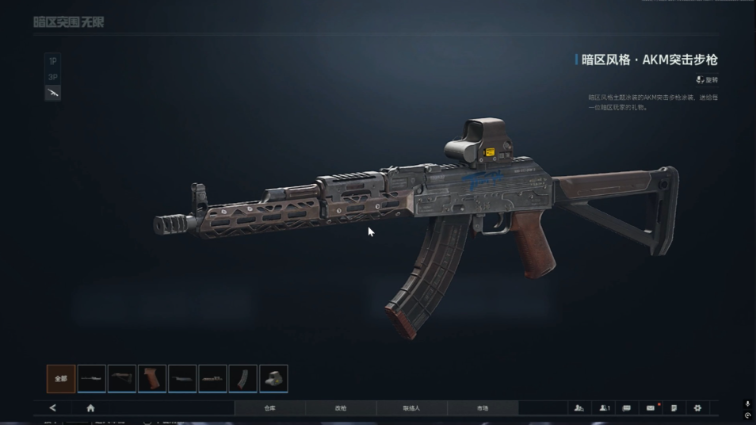Switch to the 1P view mode

click(x=53, y=60)
